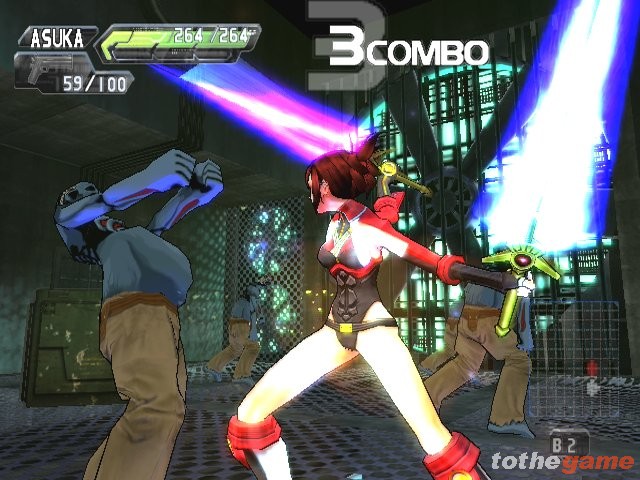Viewport: 640px width, 480px height.
Task: Open the grid minimap above the B2 label
Action: pyautogui.click(x=577, y=383)
